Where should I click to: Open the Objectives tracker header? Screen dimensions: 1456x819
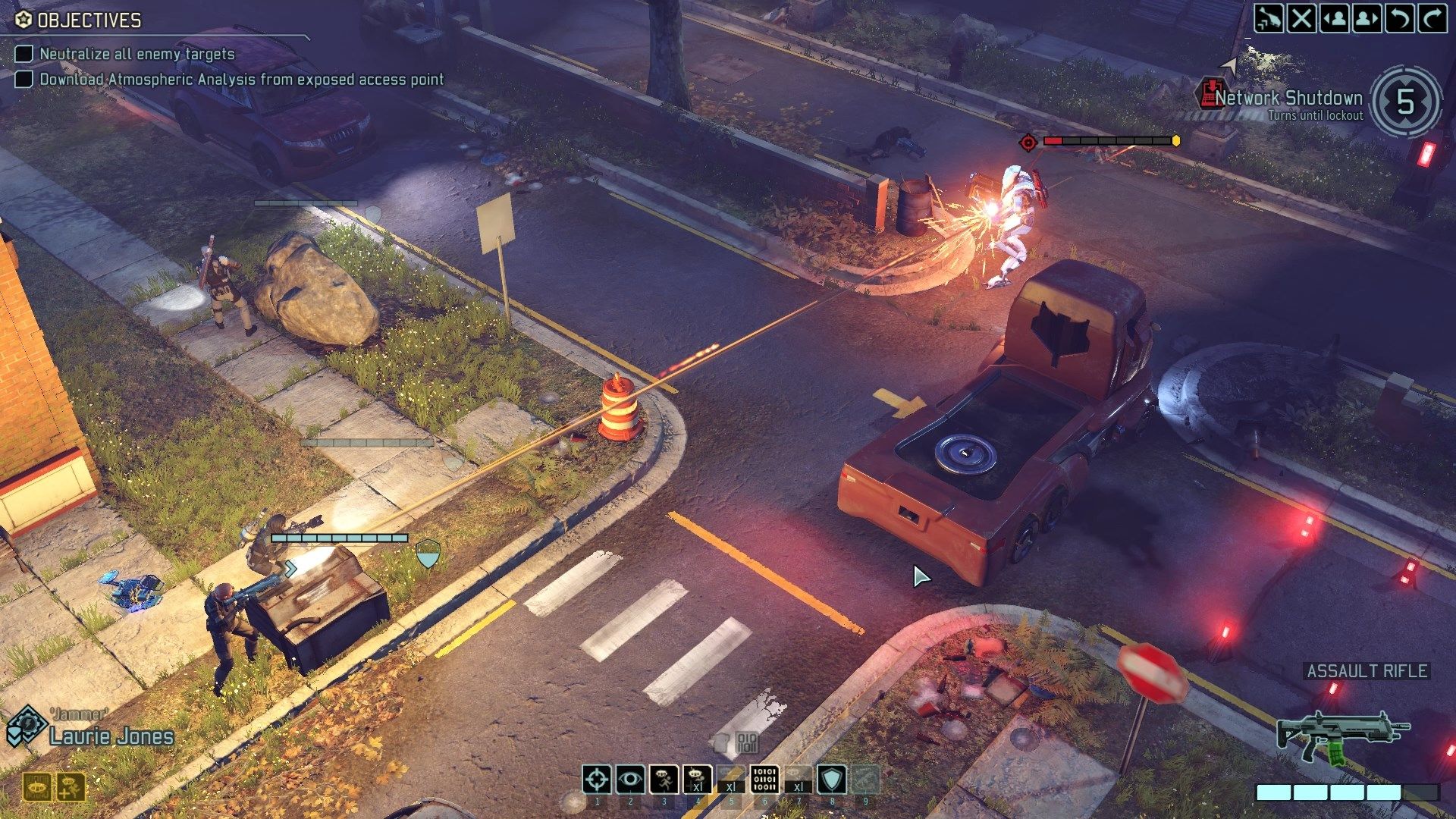tap(80, 20)
